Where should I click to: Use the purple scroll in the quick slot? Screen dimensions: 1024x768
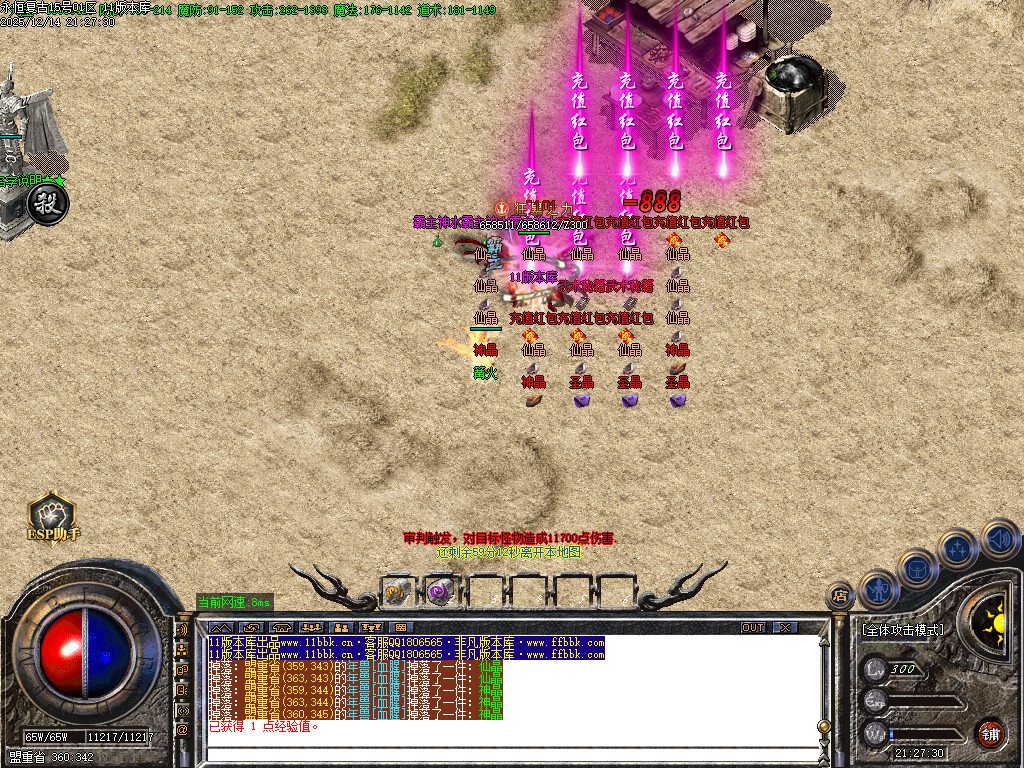(x=440, y=592)
